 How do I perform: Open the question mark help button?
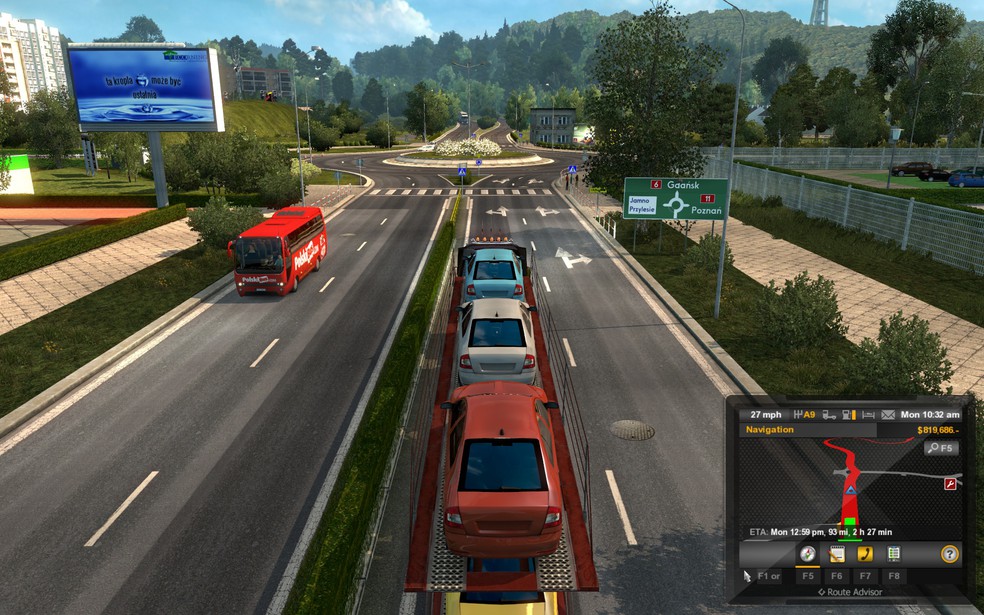click(949, 554)
